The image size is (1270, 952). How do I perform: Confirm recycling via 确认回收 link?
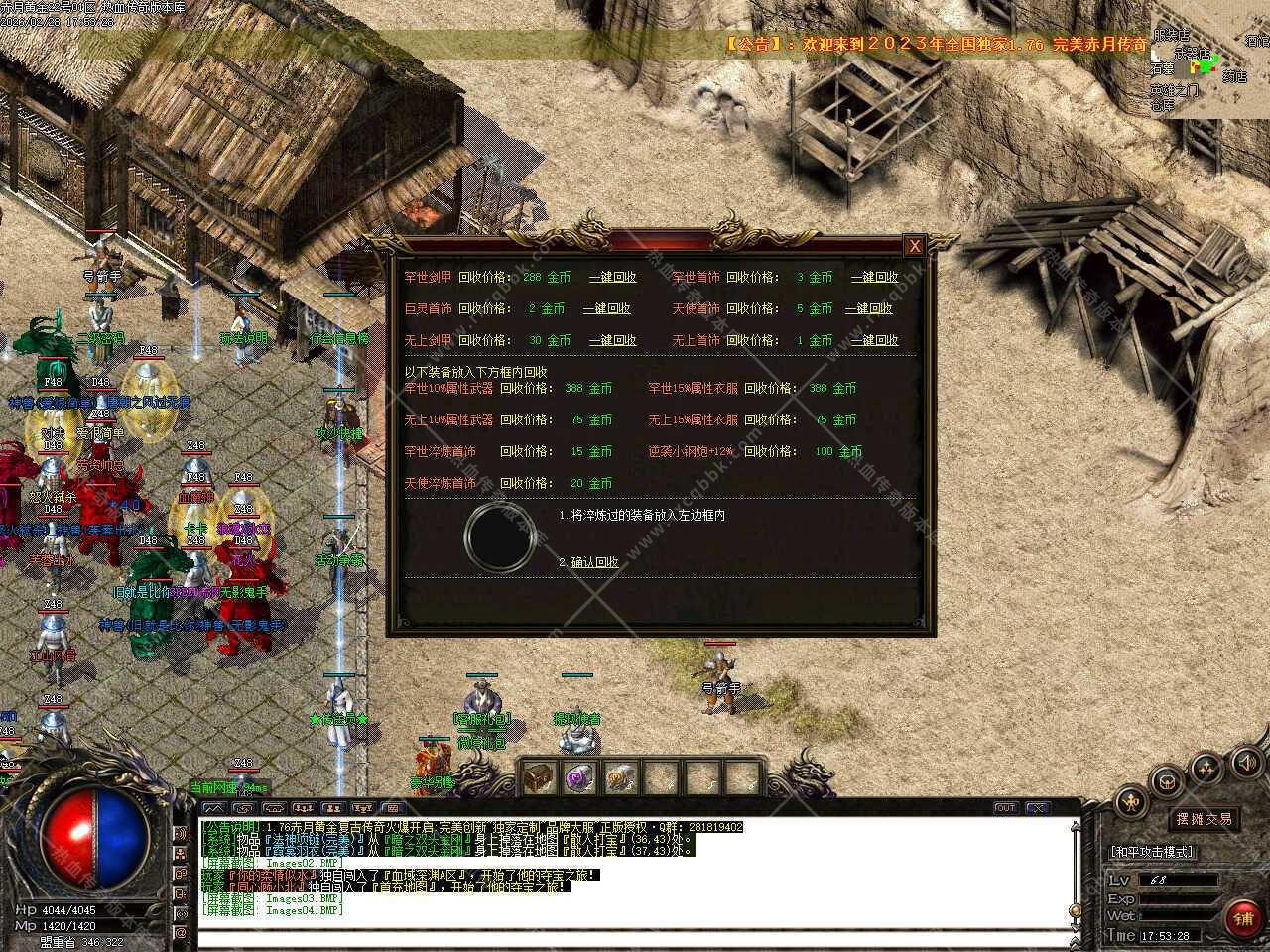click(594, 562)
